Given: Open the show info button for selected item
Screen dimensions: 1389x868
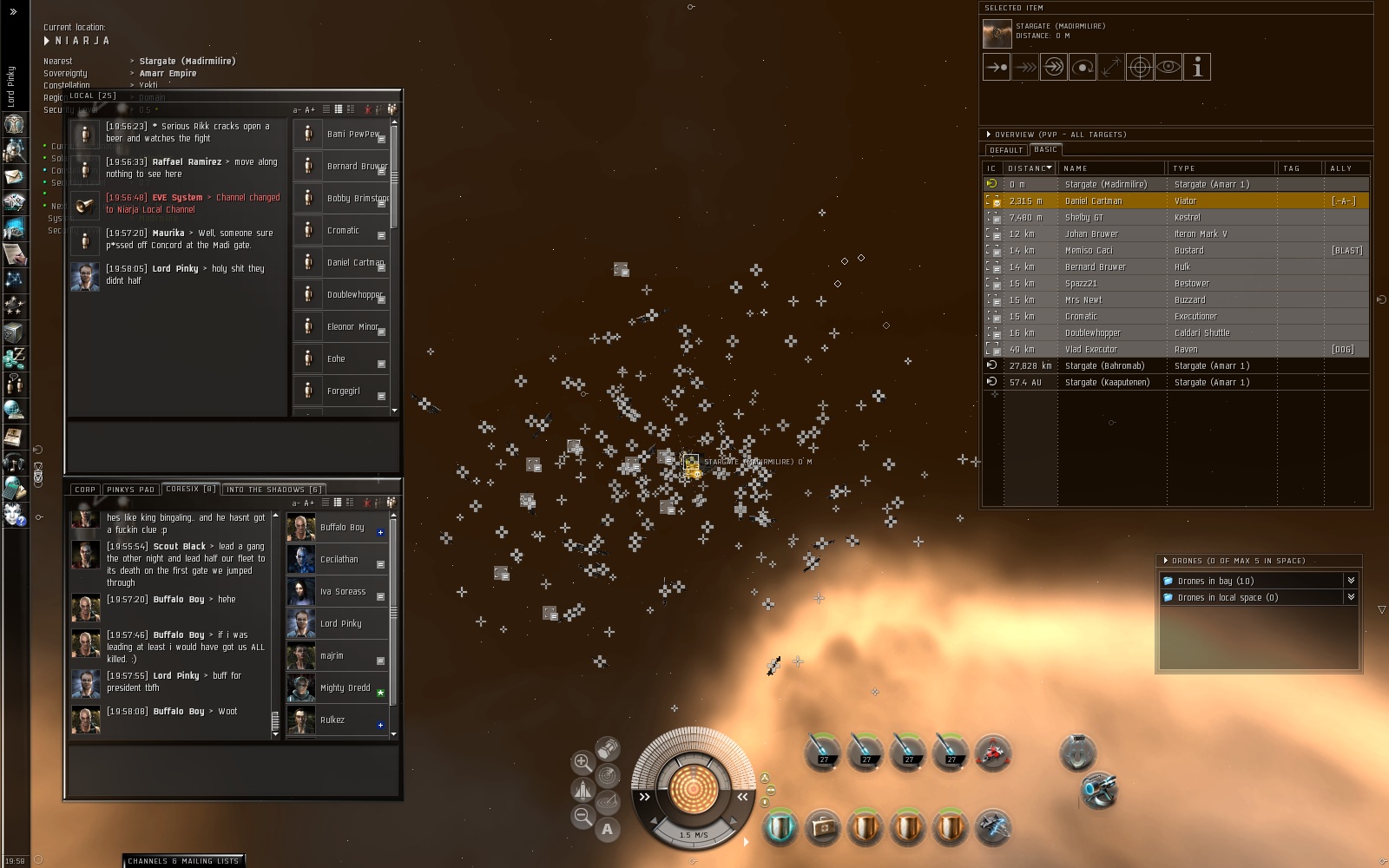Looking at the screenshot, I should pos(1197,67).
